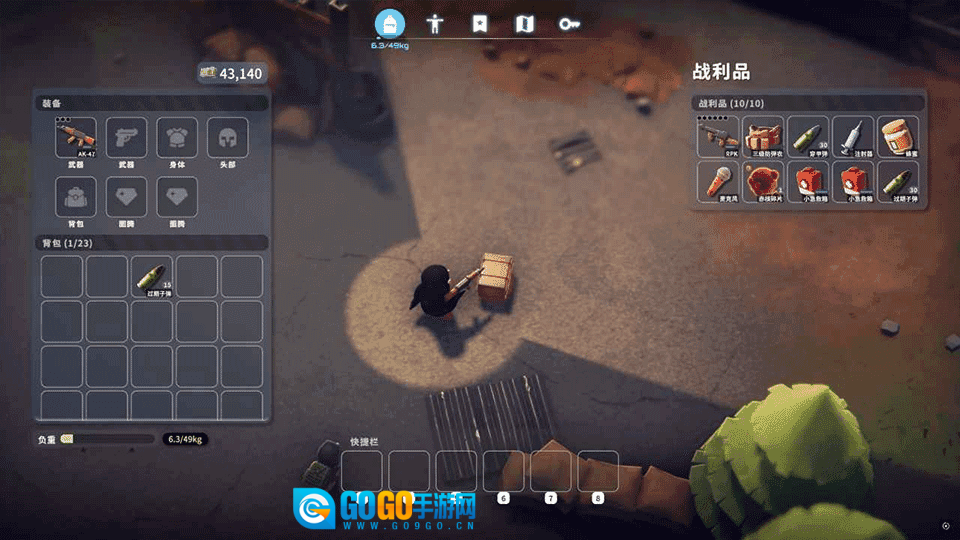
Task: Take the RPK gun from the loot
Action: pos(718,137)
